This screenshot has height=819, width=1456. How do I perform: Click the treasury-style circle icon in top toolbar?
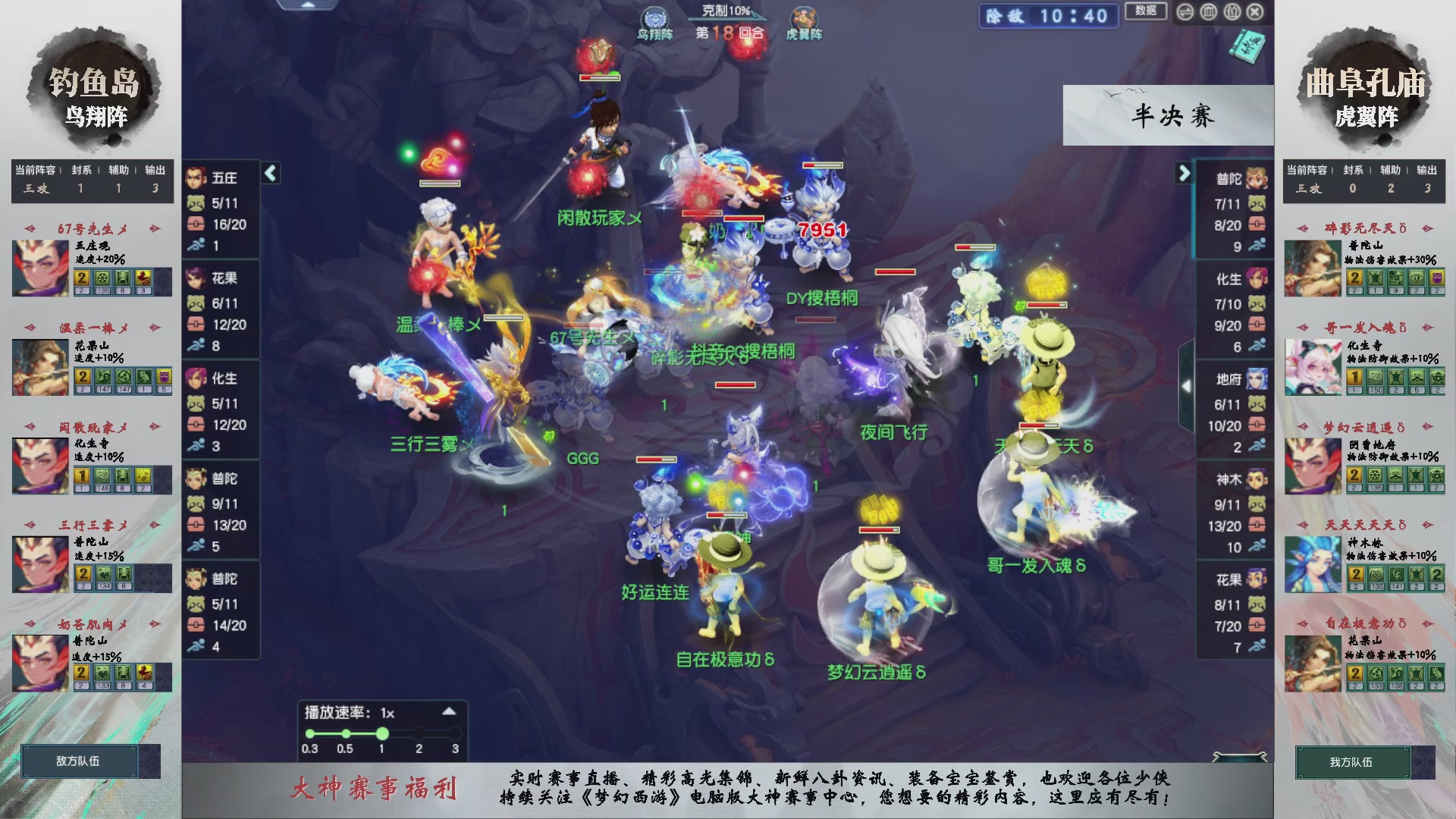pyautogui.click(x=1208, y=12)
